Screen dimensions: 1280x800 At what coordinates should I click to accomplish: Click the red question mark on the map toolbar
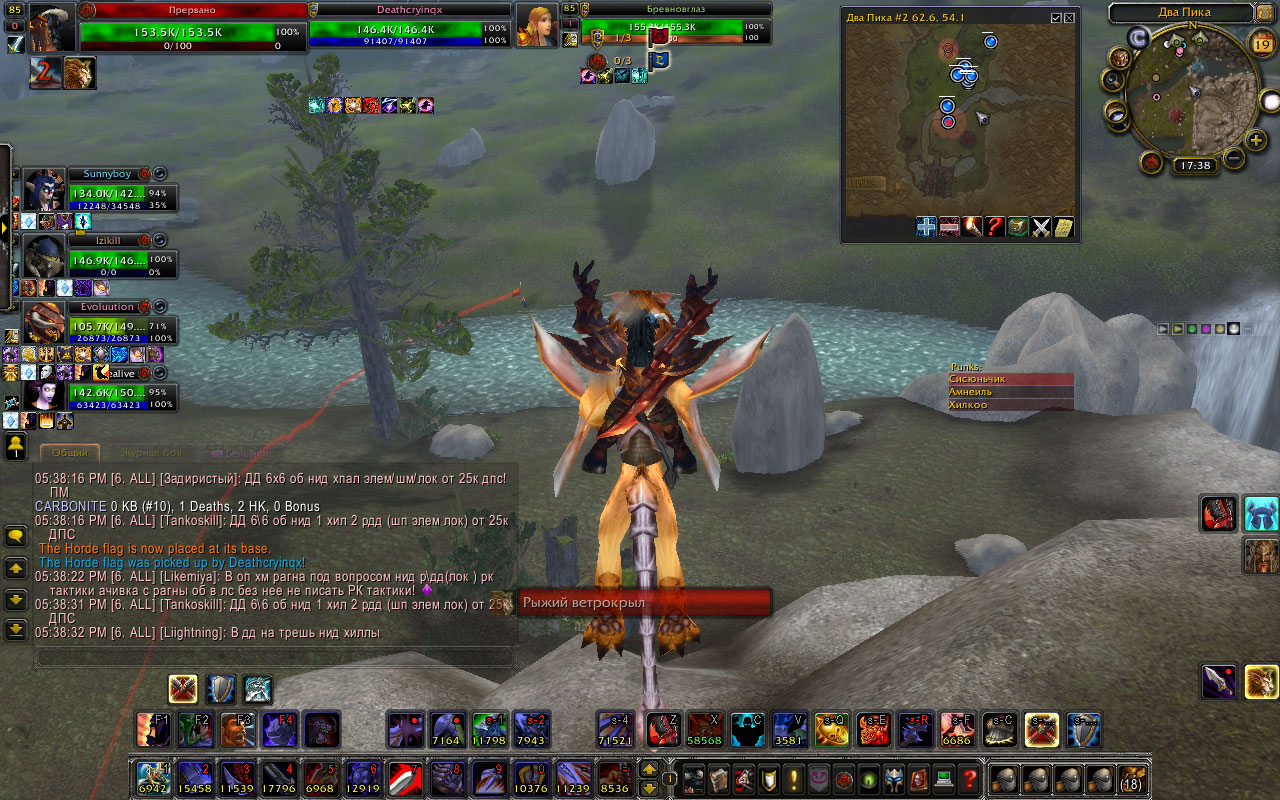coord(995,227)
